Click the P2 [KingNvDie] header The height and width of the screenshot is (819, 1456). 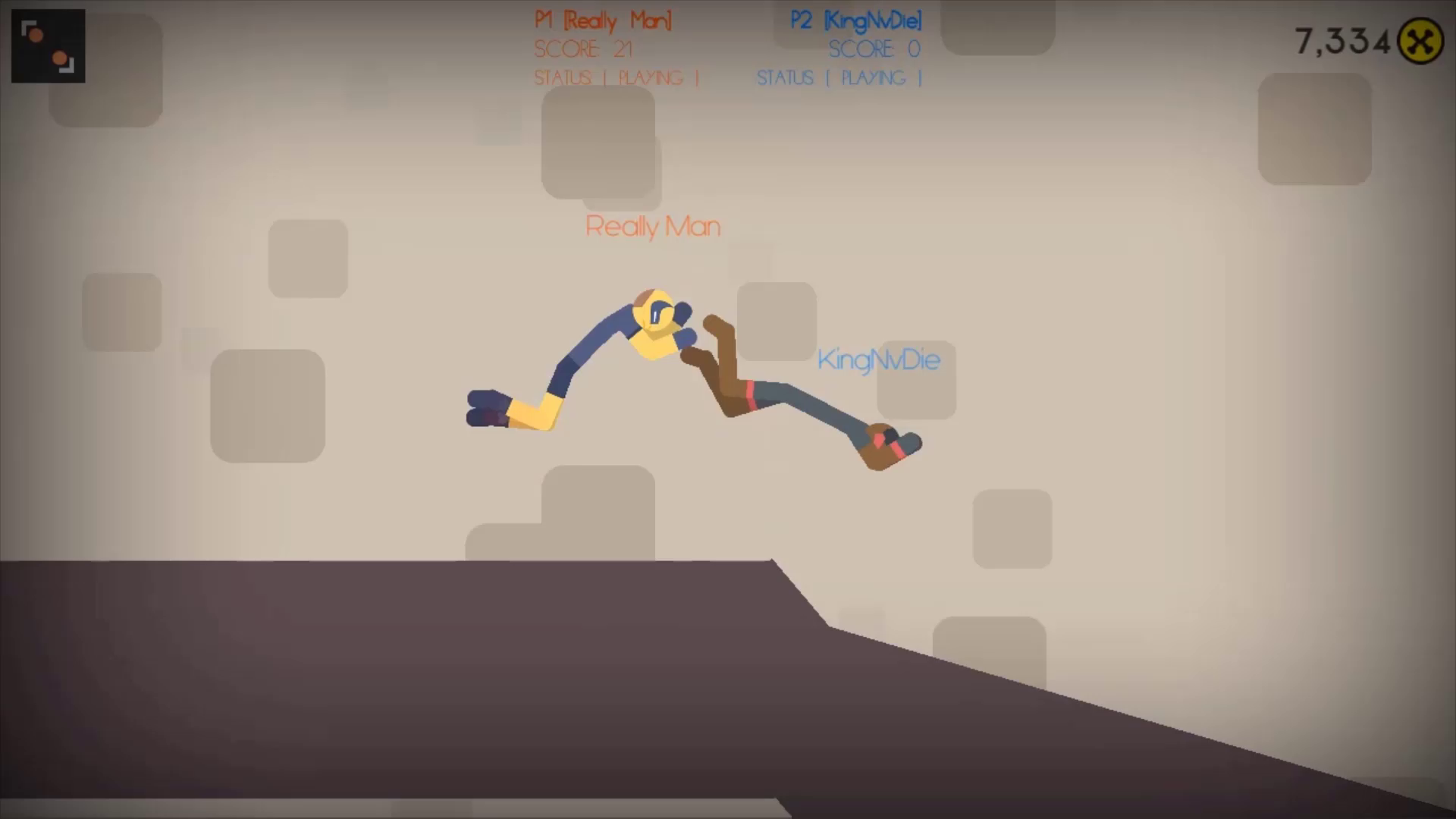point(853,20)
